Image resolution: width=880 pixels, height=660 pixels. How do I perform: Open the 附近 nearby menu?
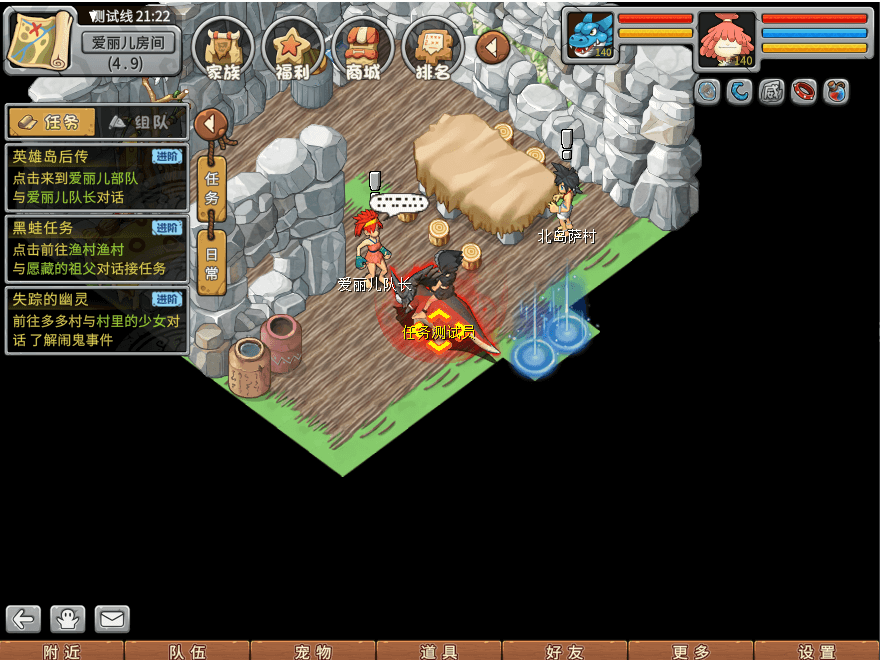63,651
